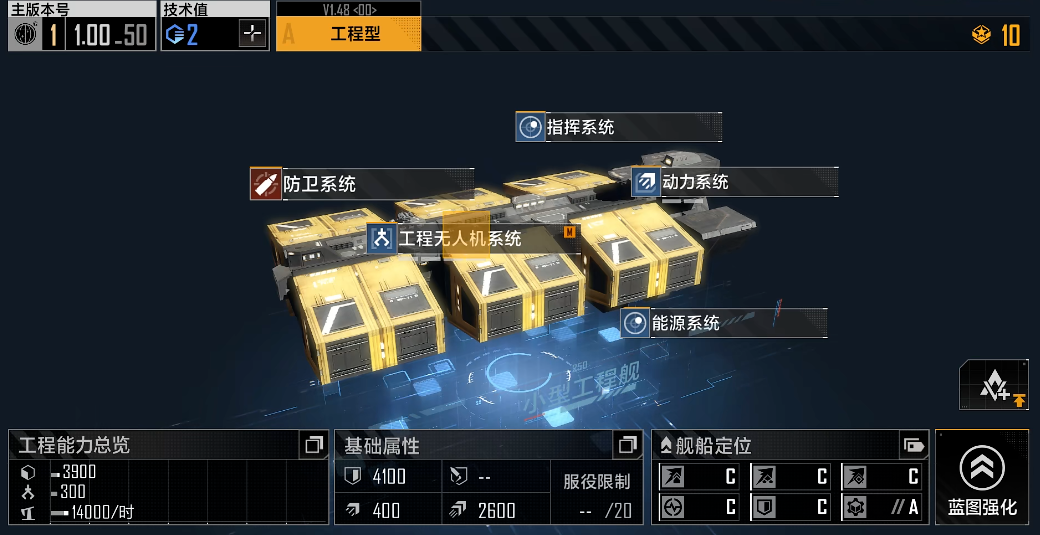
Task: Open the 舰船定位 ship role tag icon
Action: pyautogui.click(x=911, y=444)
